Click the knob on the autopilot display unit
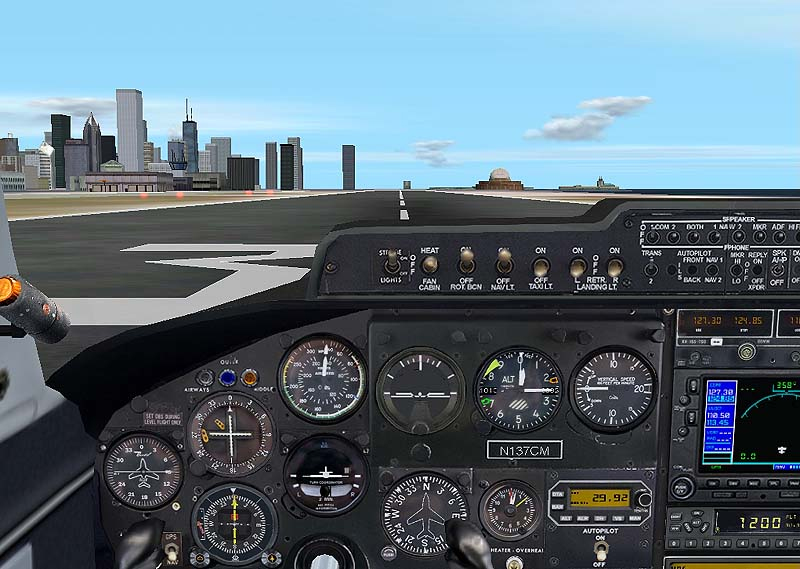Image resolution: width=800 pixels, height=569 pixels. [643, 498]
